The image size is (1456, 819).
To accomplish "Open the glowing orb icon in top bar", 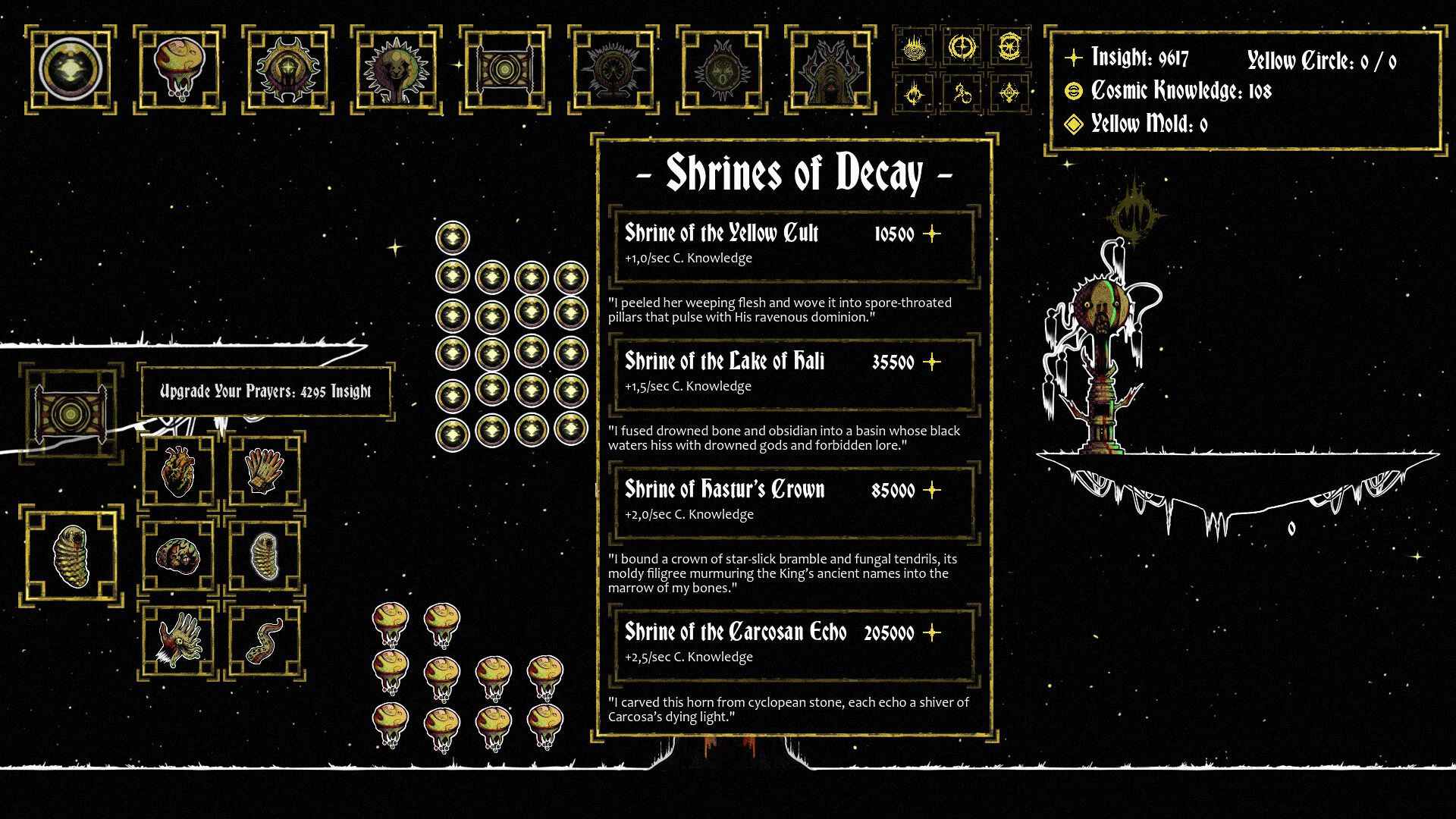I will (x=71, y=70).
